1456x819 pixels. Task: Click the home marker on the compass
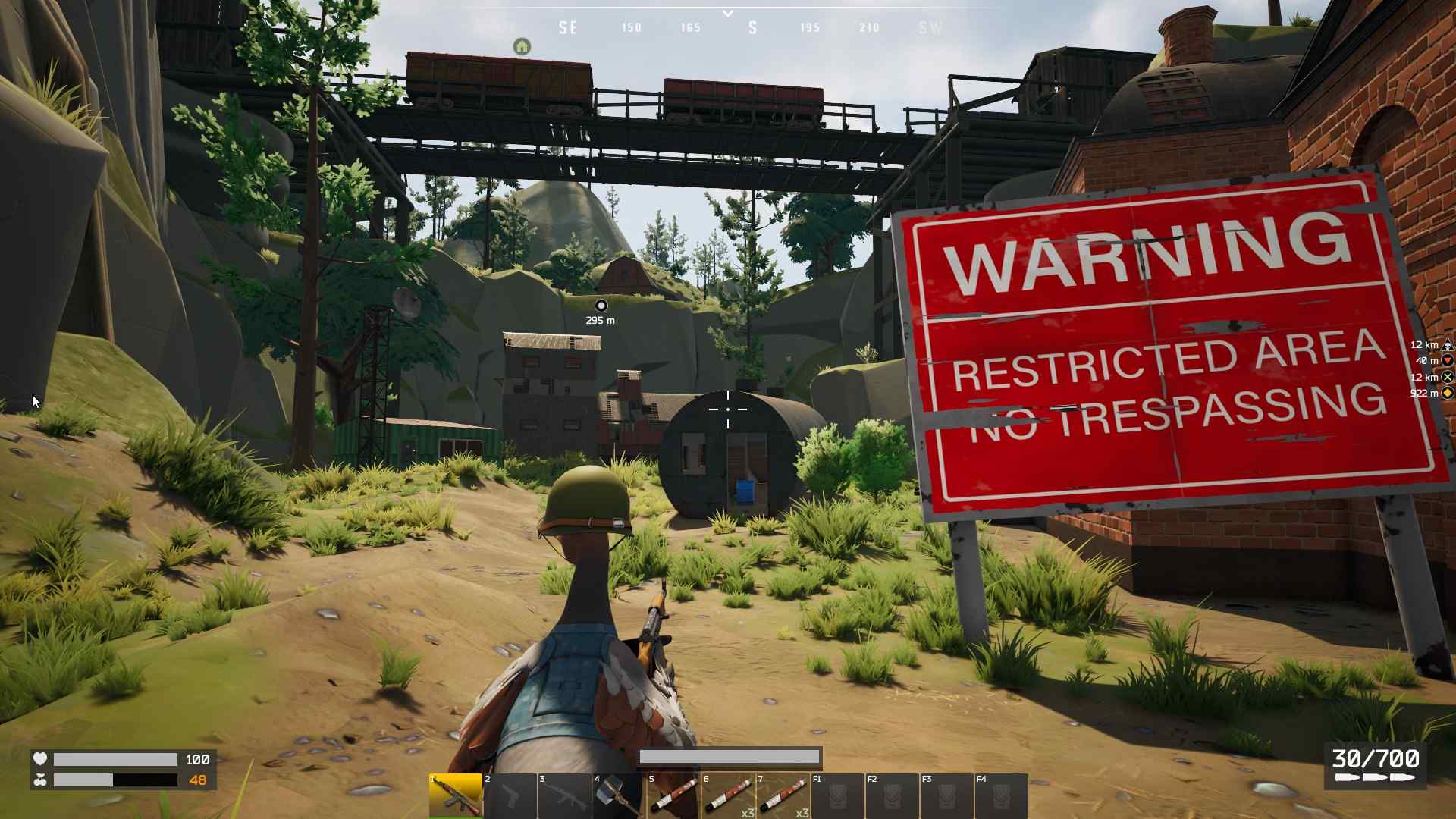coord(522,47)
